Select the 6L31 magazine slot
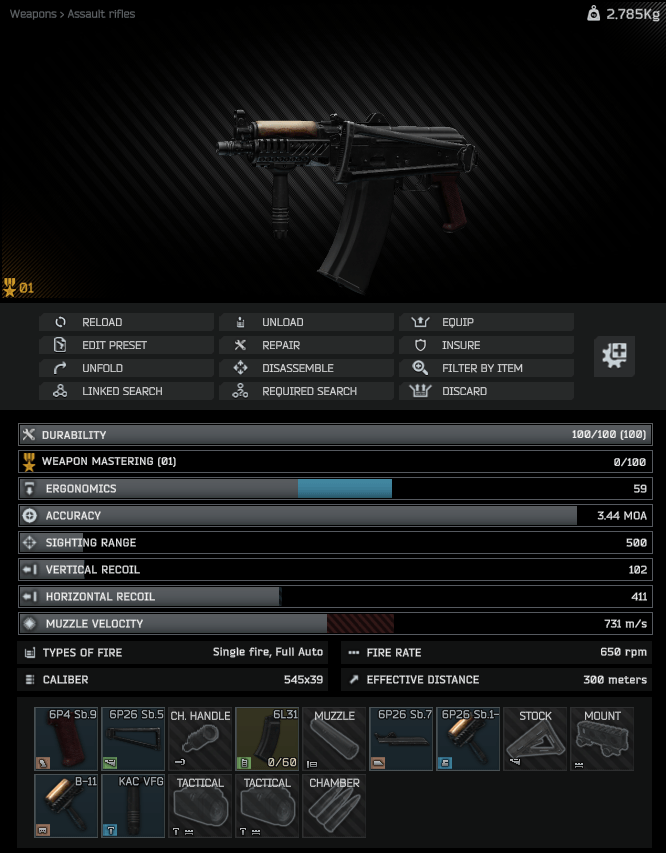 (x=267, y=739)
